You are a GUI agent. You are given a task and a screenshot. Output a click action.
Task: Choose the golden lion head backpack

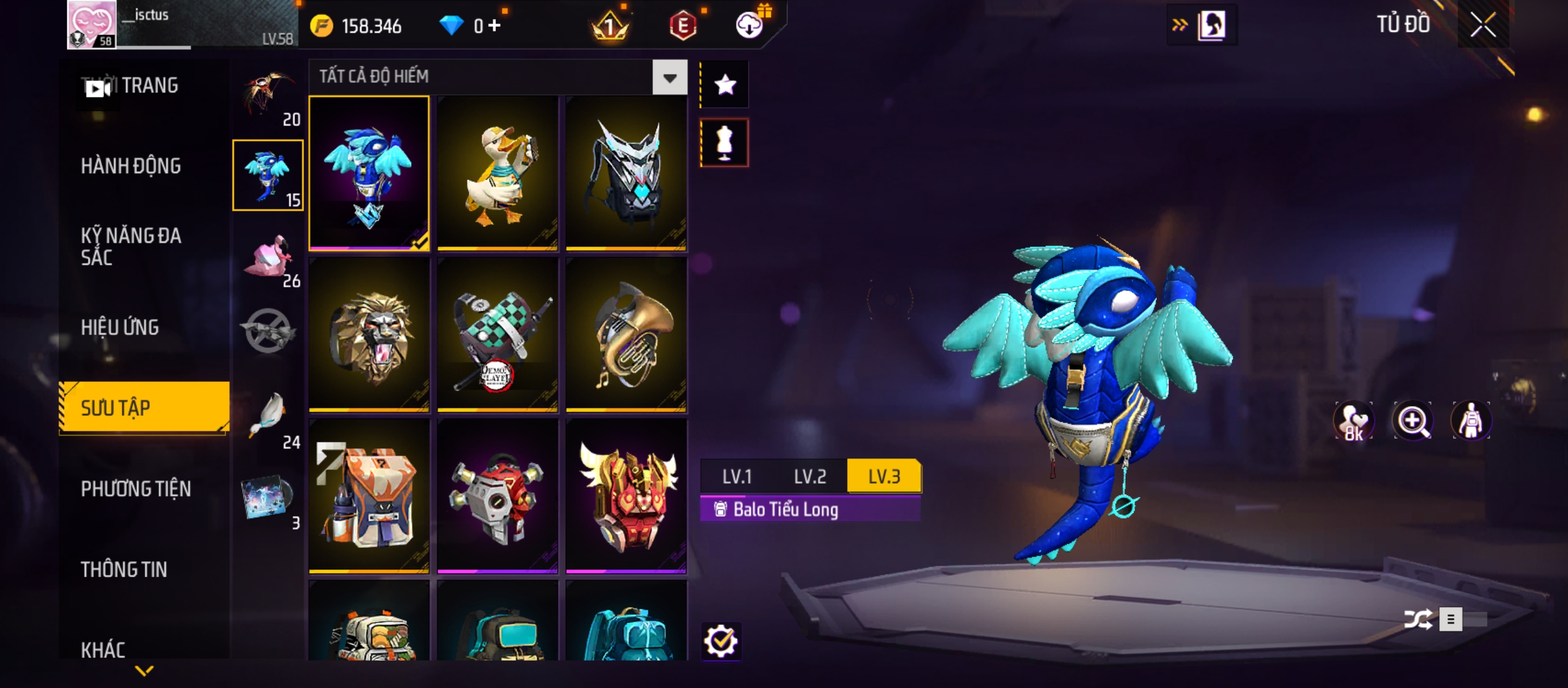point(369,334)
